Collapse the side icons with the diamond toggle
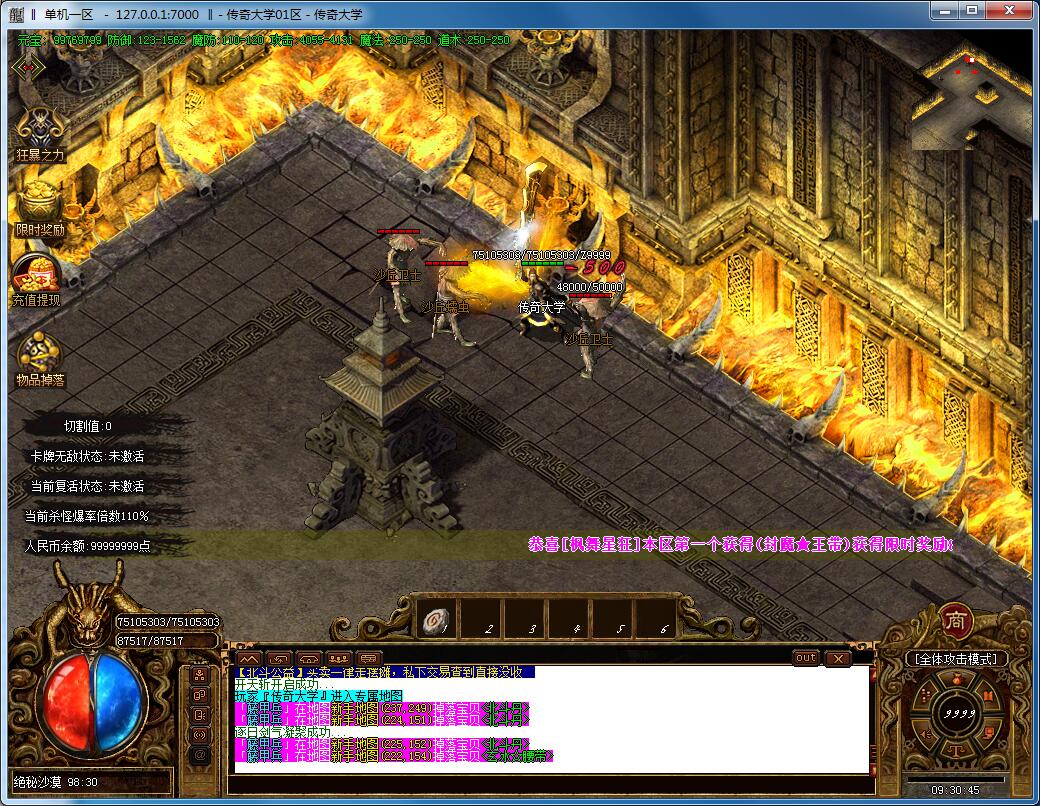 pos(26,66)
